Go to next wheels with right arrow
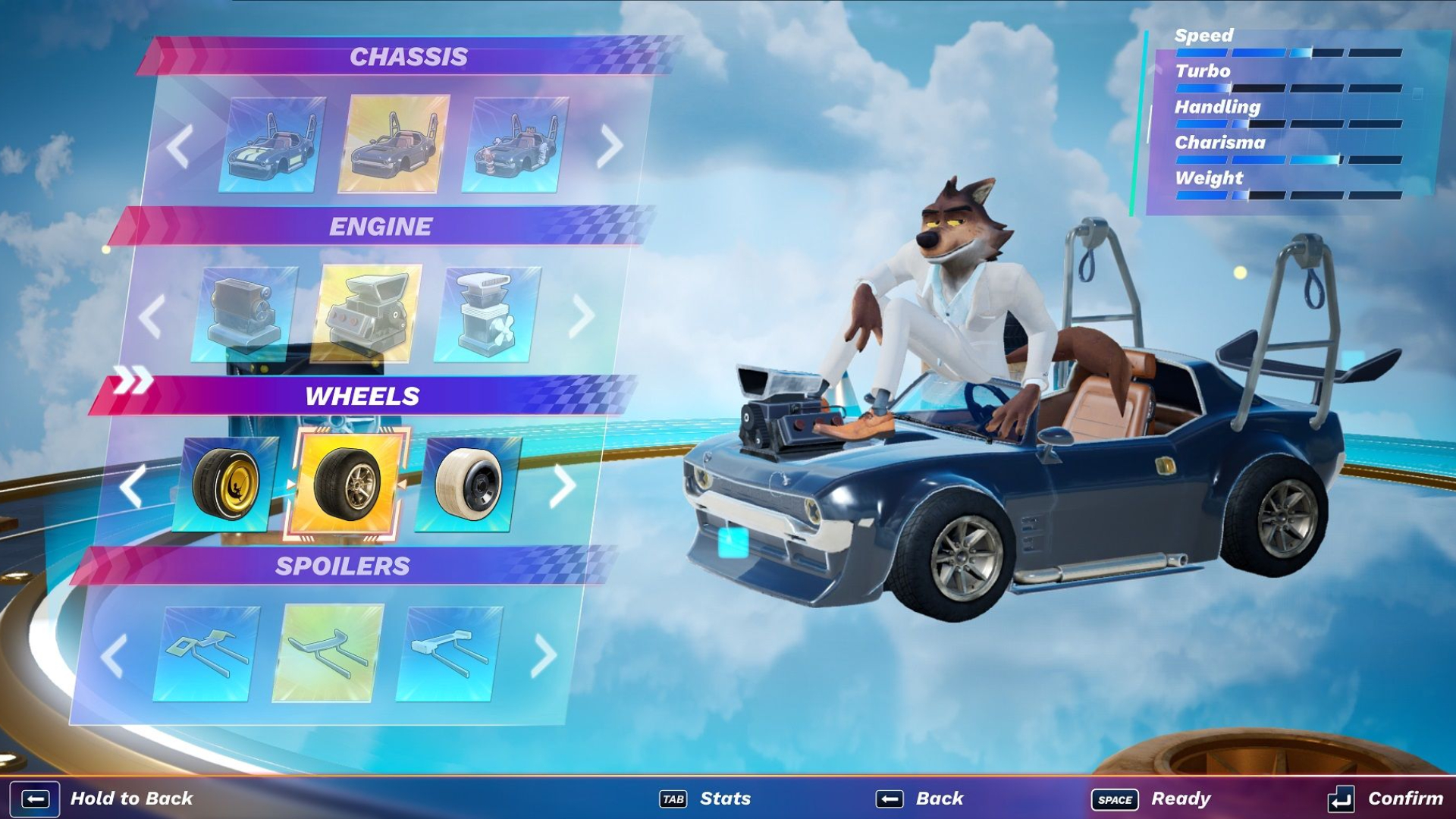This screenshot has width=1456, height=819. click(x=562, y=485)
